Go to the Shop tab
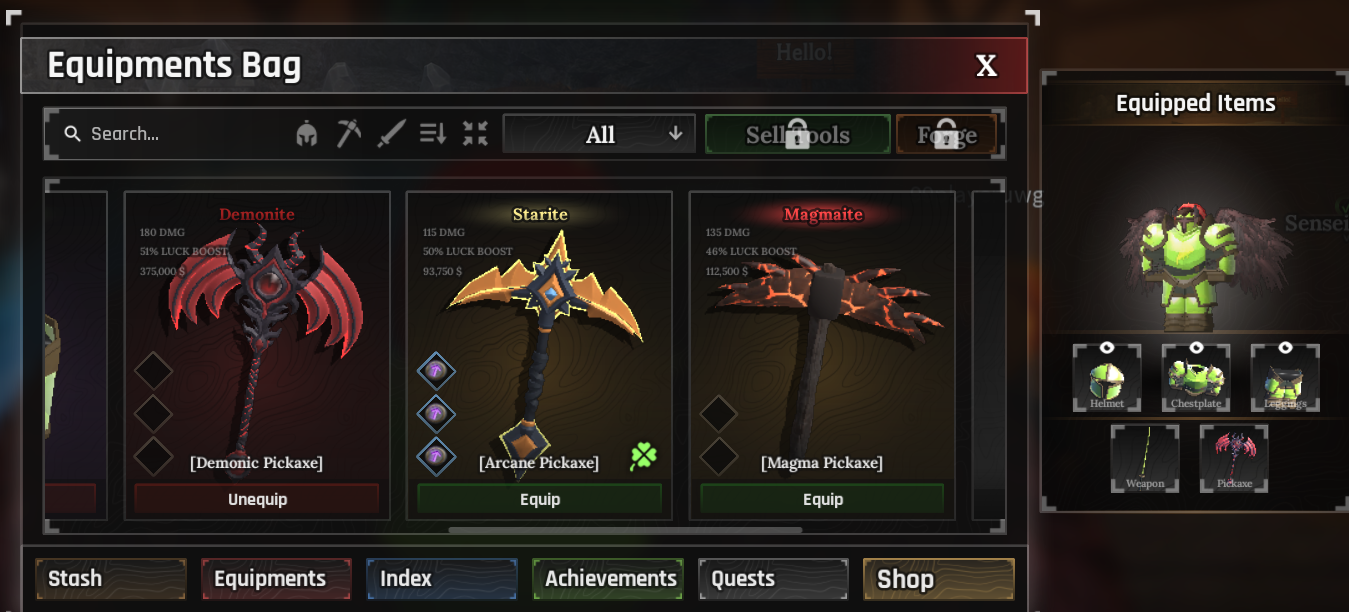The height and width of the screenshot is (612, 1349). pyautogui.click(x=938, y=579)
